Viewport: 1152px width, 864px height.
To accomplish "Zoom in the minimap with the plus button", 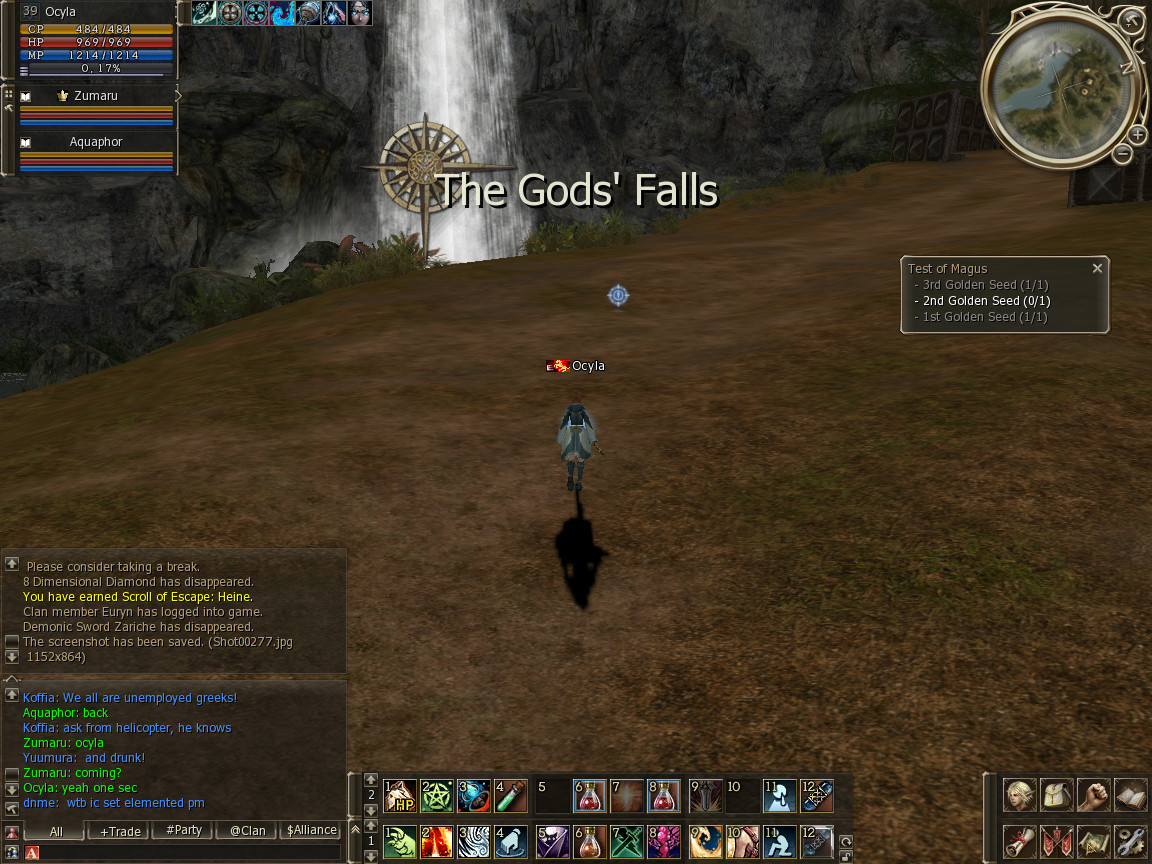I will [1138, 135].
